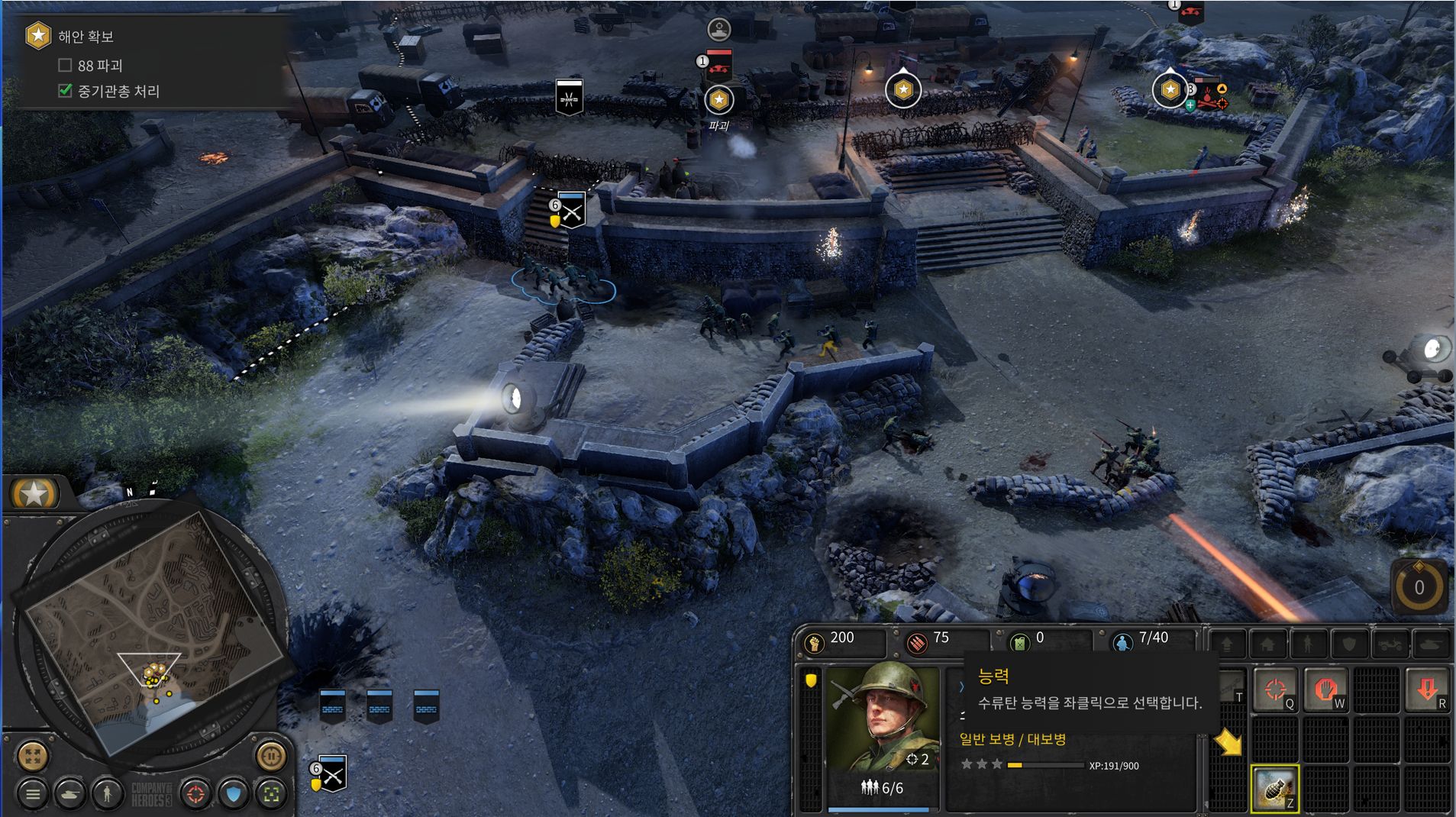Click the soldier unit portrait
Viewport: 1456px width, 817px height.
point(884,718)
